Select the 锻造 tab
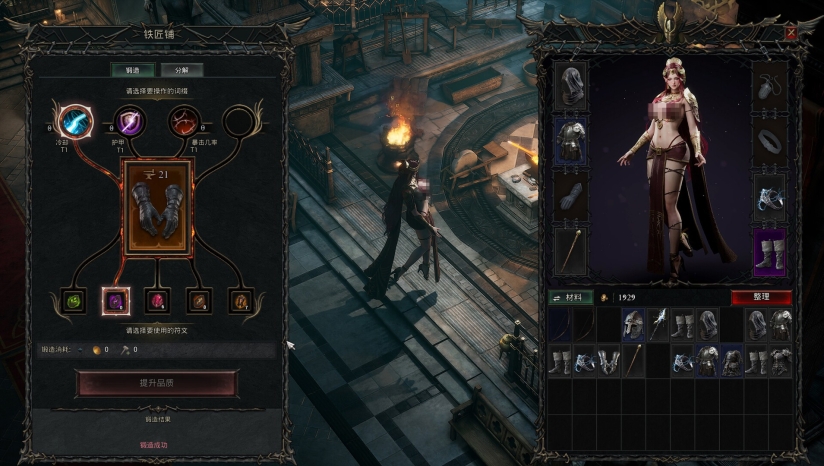The width and height of the screenshot is (824, 466). (132, 70)
